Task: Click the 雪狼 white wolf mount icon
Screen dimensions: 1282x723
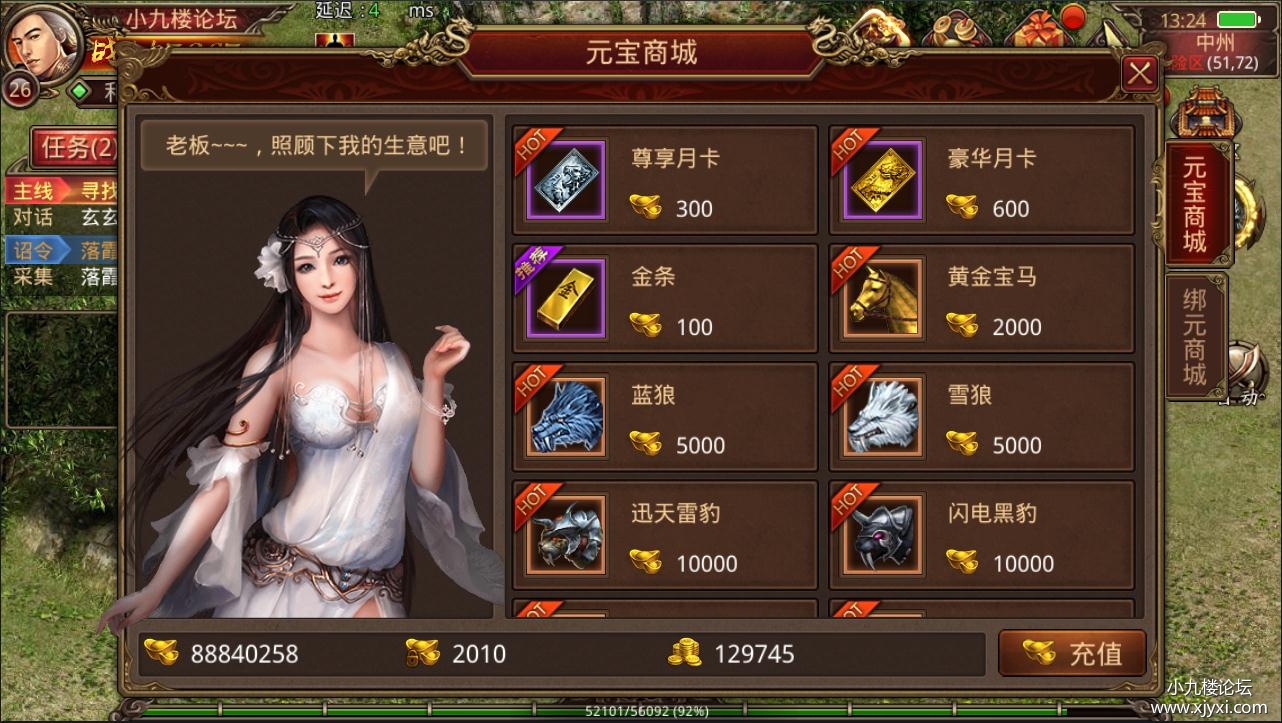Action: click(881, 415)
